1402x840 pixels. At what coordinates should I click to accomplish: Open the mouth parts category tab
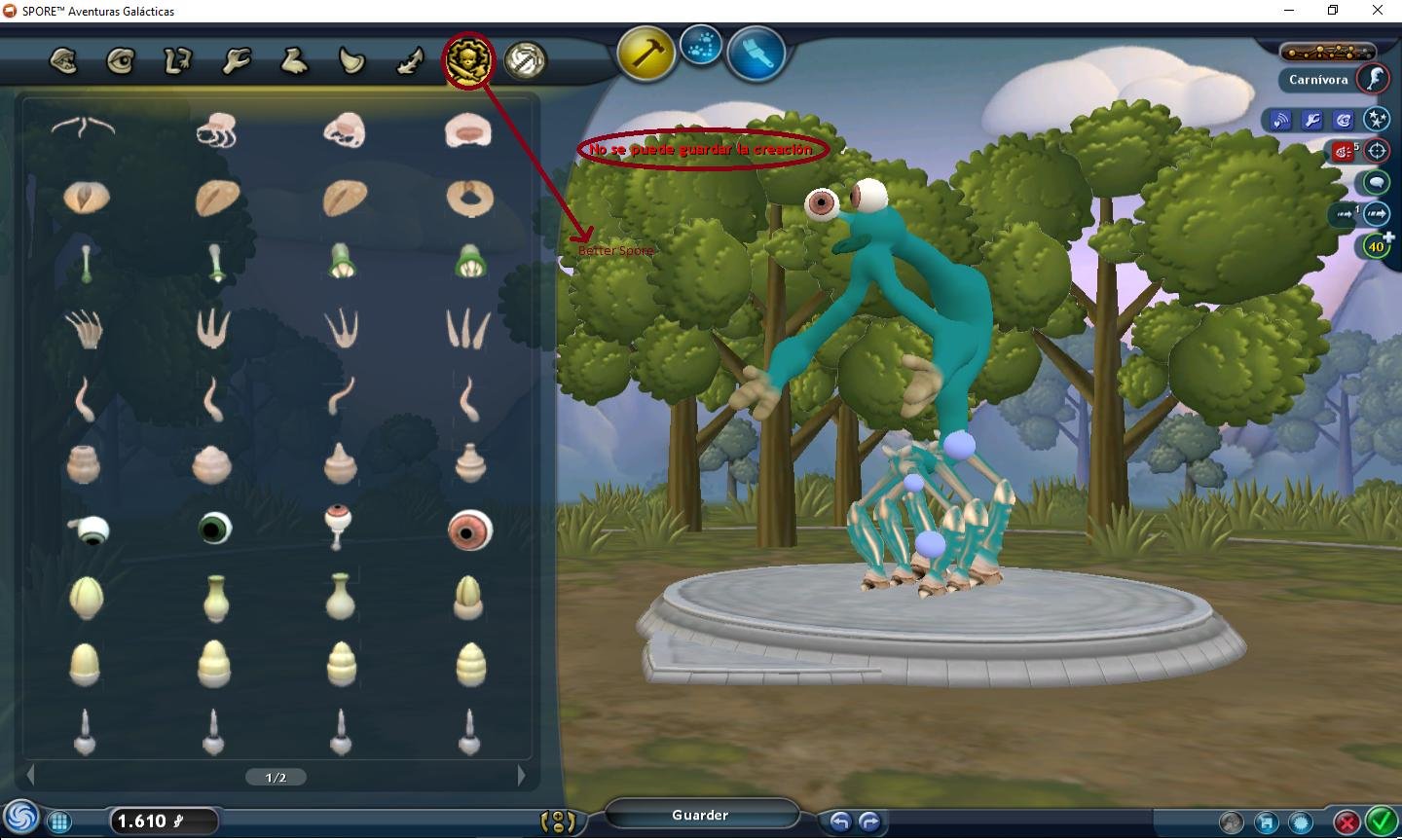coord(63,61)
